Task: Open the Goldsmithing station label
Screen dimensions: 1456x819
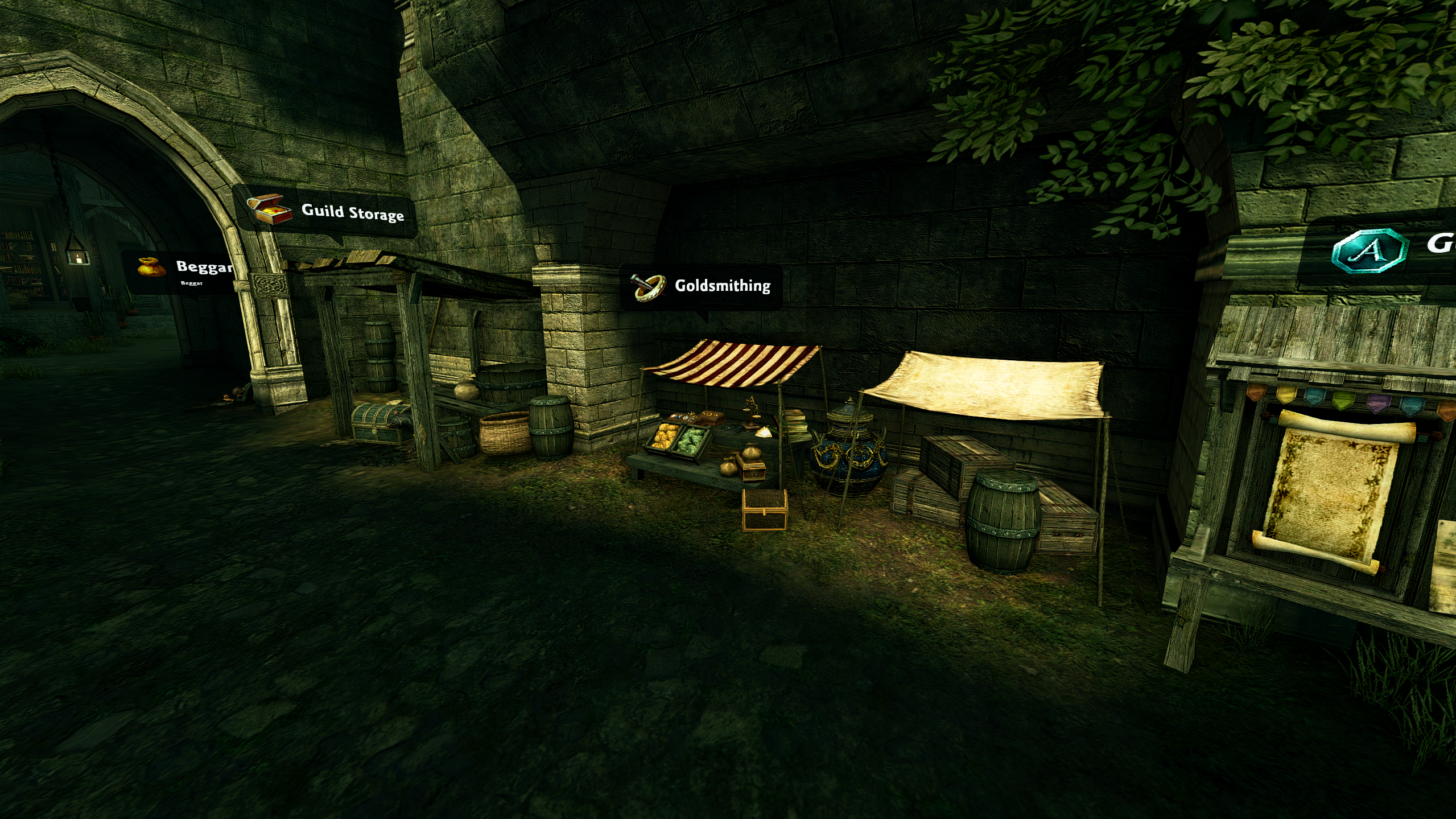Action: tap(722, 286)
